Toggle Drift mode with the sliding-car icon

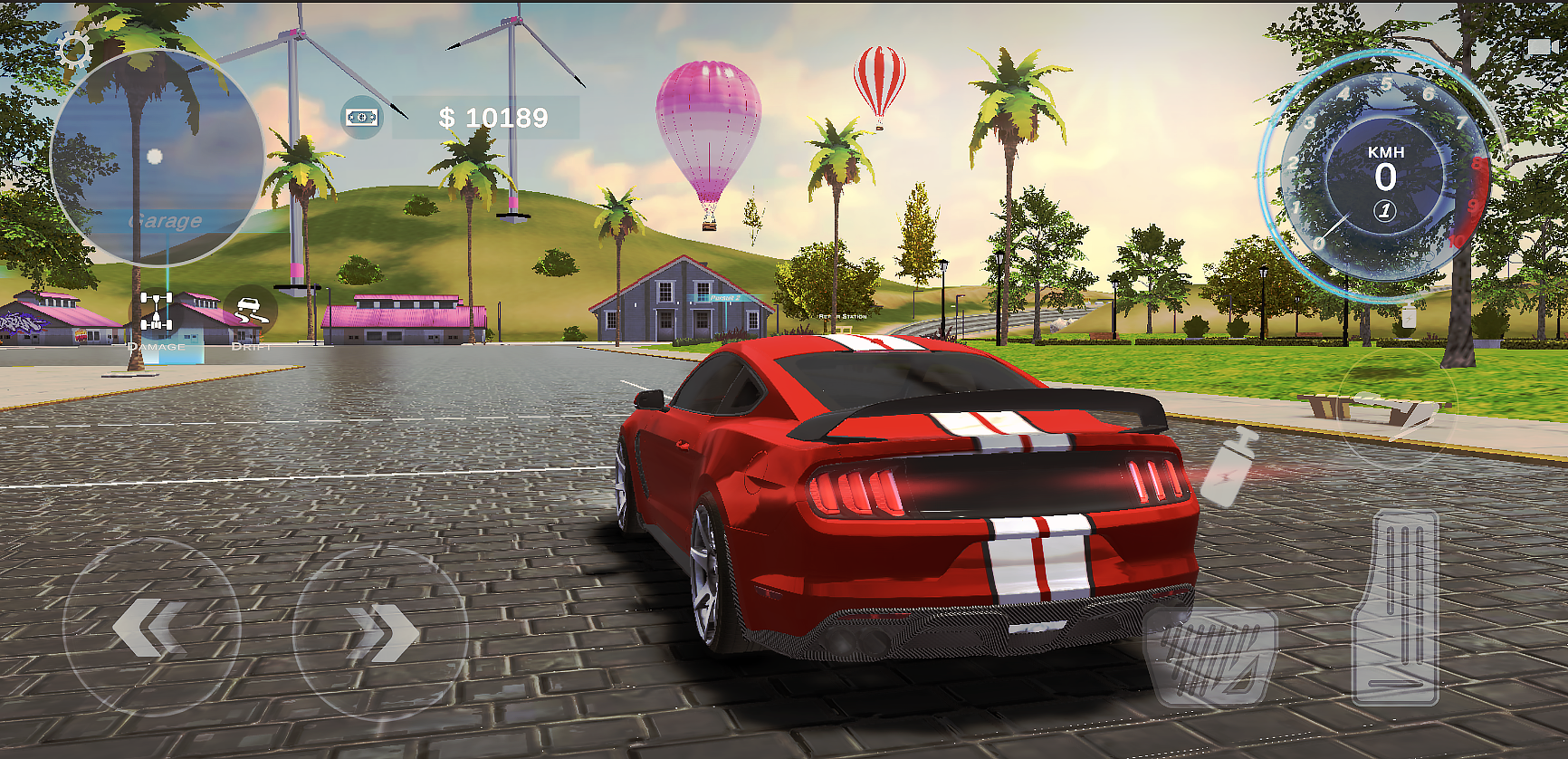tap(252, 310)
